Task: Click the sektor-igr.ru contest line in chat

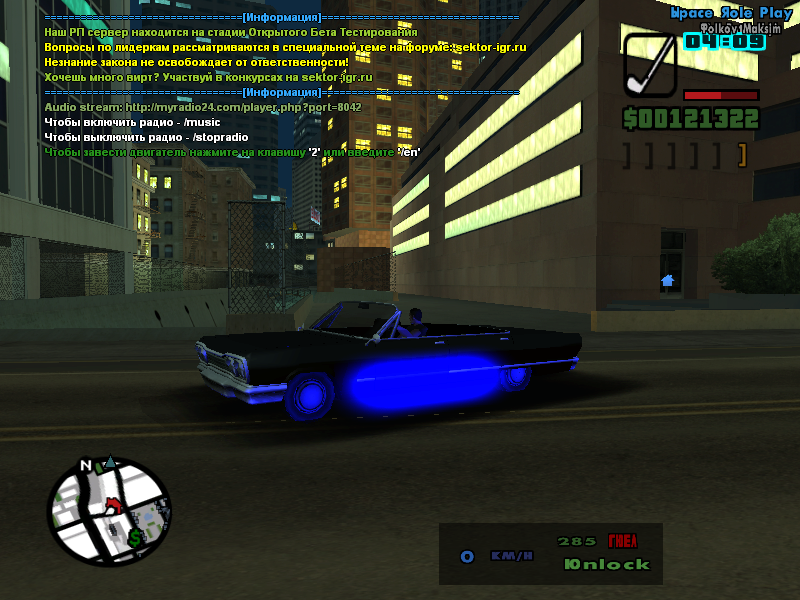Action: (208, 77)
